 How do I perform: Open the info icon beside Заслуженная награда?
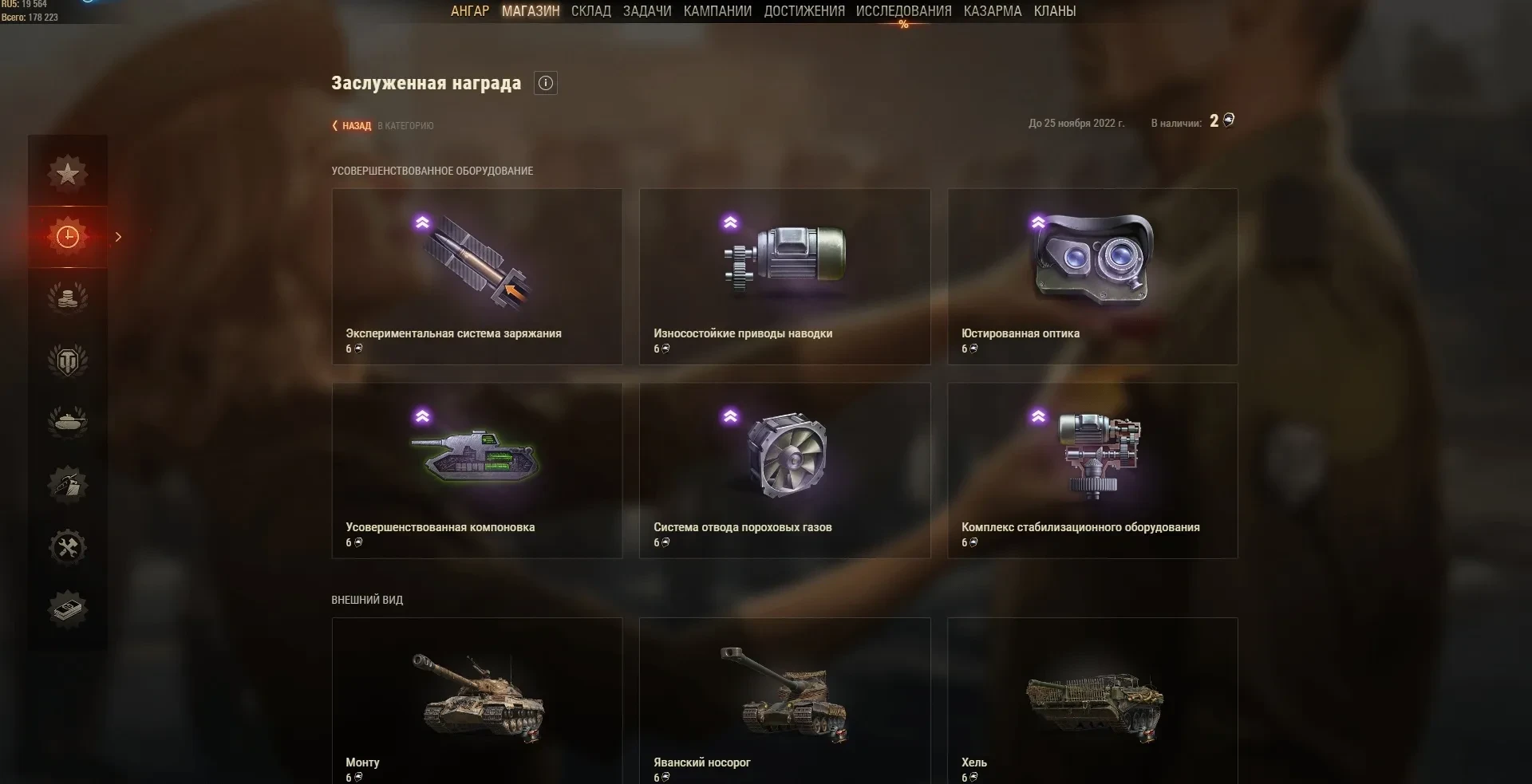coord(546,83)
